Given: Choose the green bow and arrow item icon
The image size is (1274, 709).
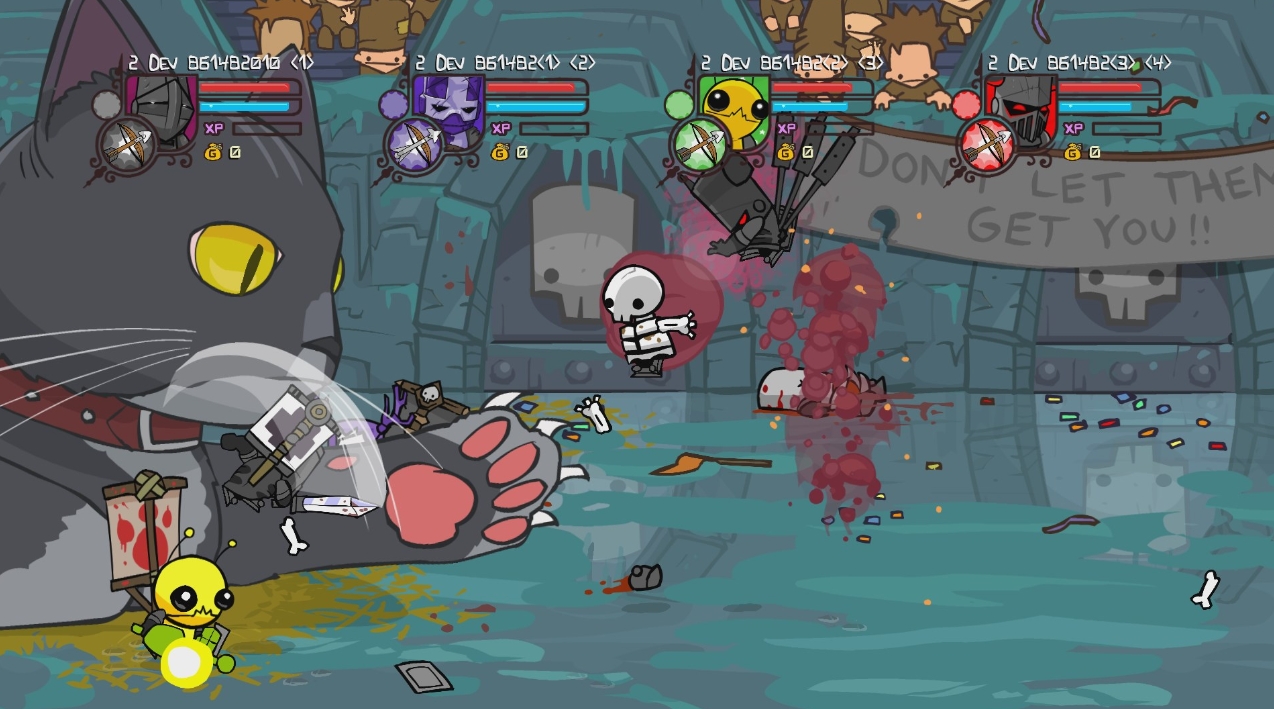Looking at the screenshot, I should point(700,145).
